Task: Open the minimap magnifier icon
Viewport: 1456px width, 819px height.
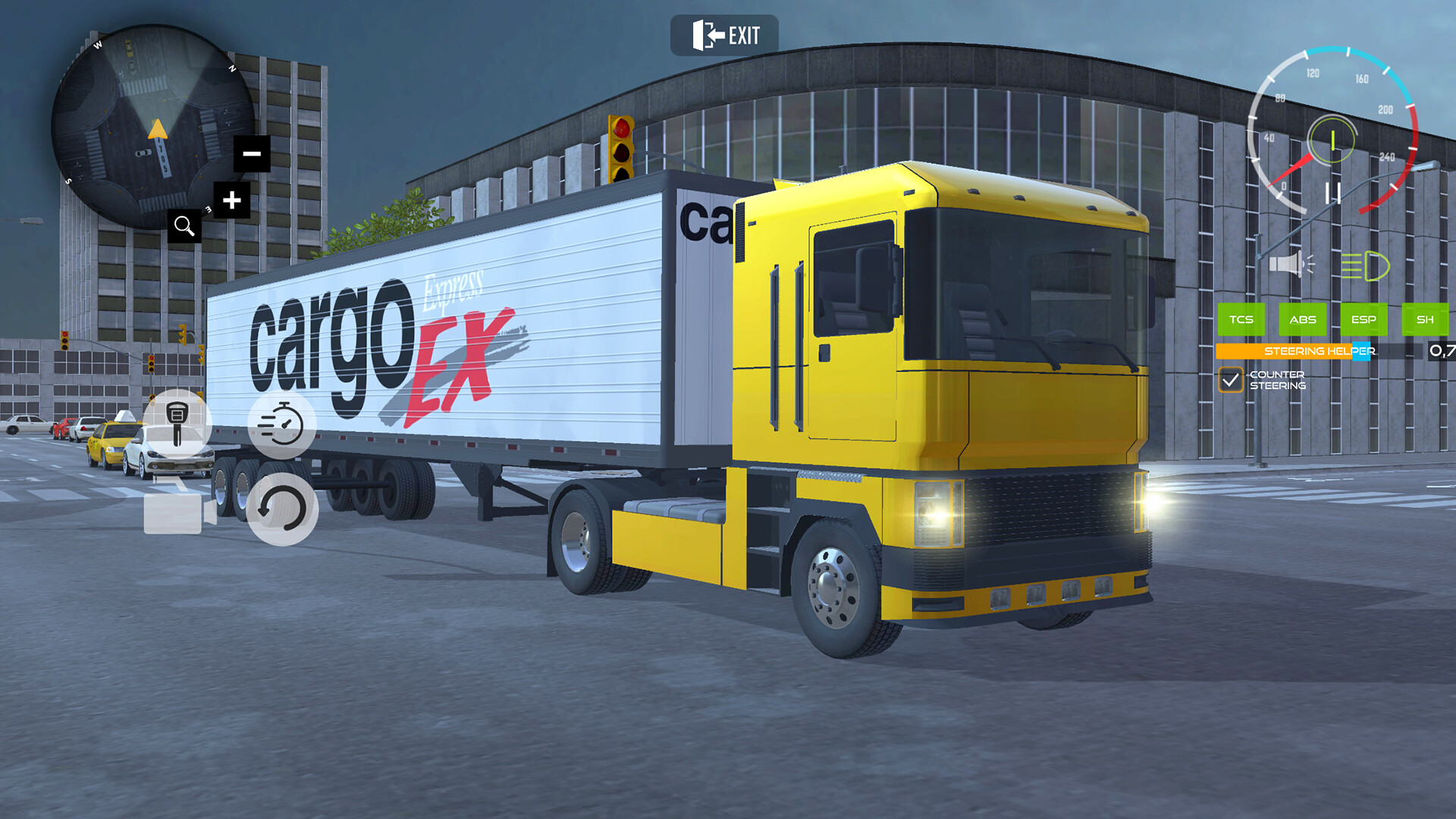Action: click(184, 225)
